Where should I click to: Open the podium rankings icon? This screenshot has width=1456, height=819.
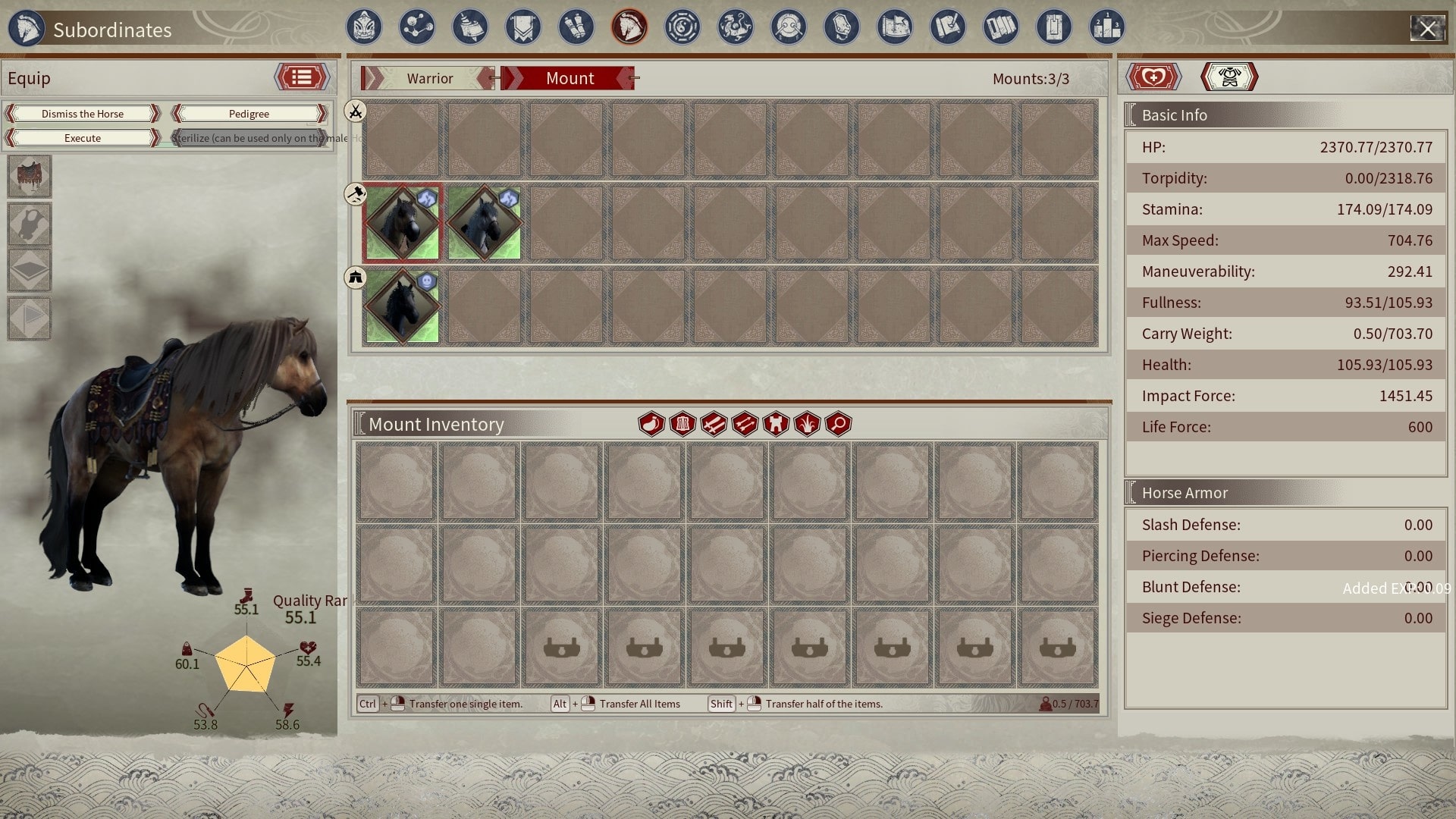pyautogui.click(x=1107, y=28)
